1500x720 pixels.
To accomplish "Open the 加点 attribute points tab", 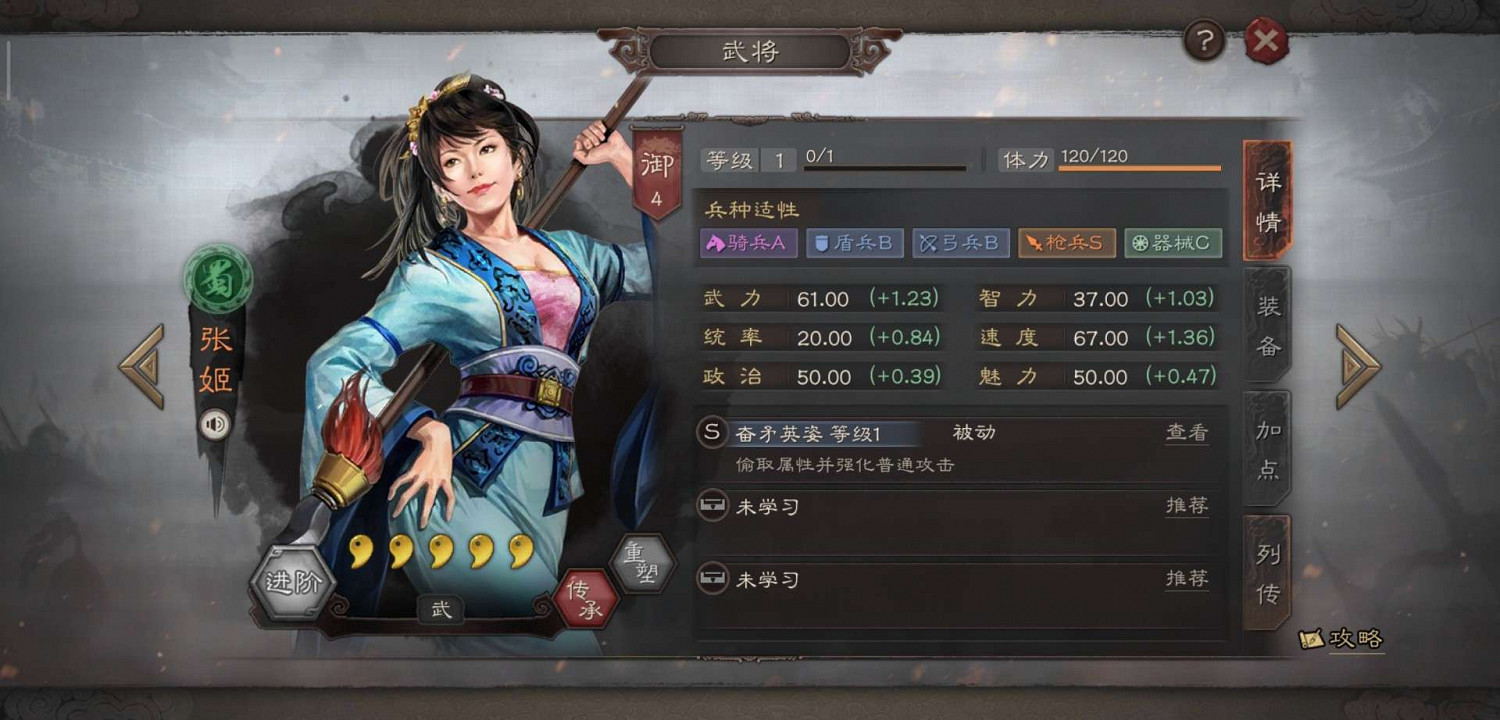I will point(1266,447).
